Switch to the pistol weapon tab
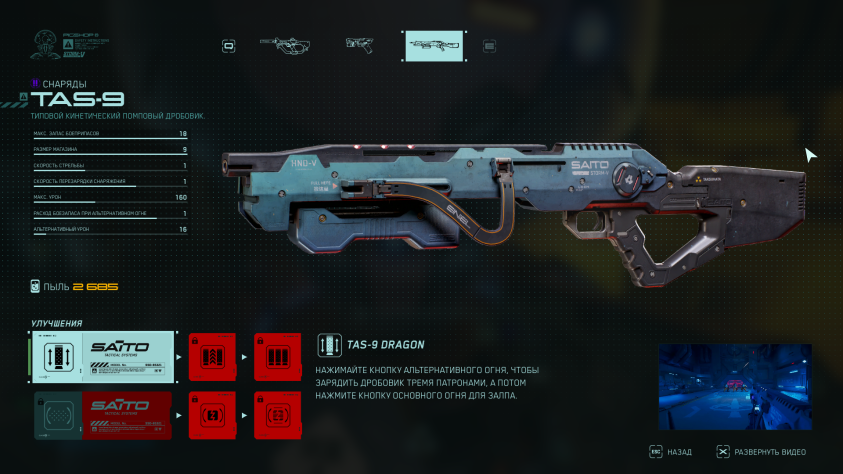 359,45
